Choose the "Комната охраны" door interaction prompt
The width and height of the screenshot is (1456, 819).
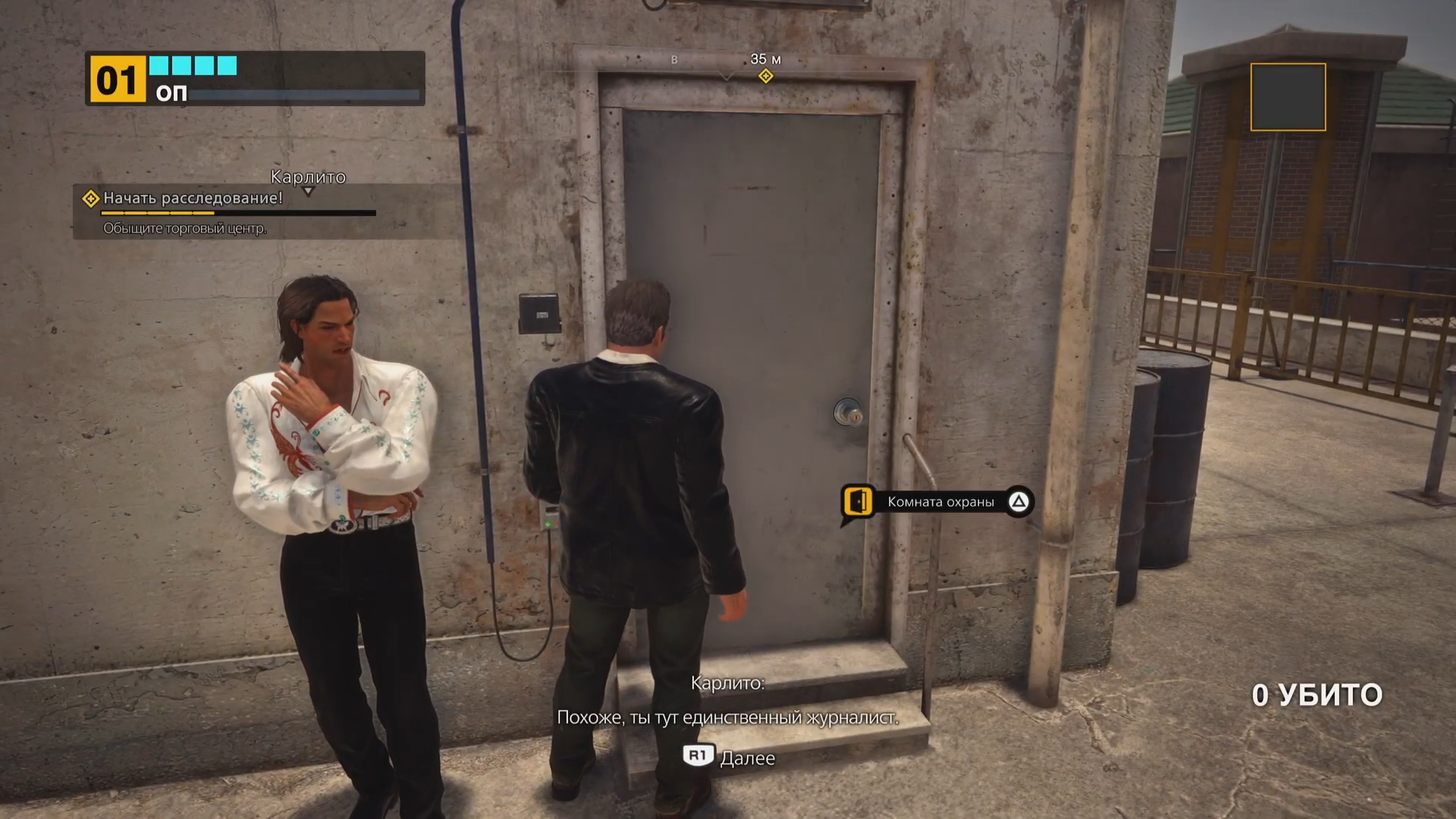click(938, 502)
